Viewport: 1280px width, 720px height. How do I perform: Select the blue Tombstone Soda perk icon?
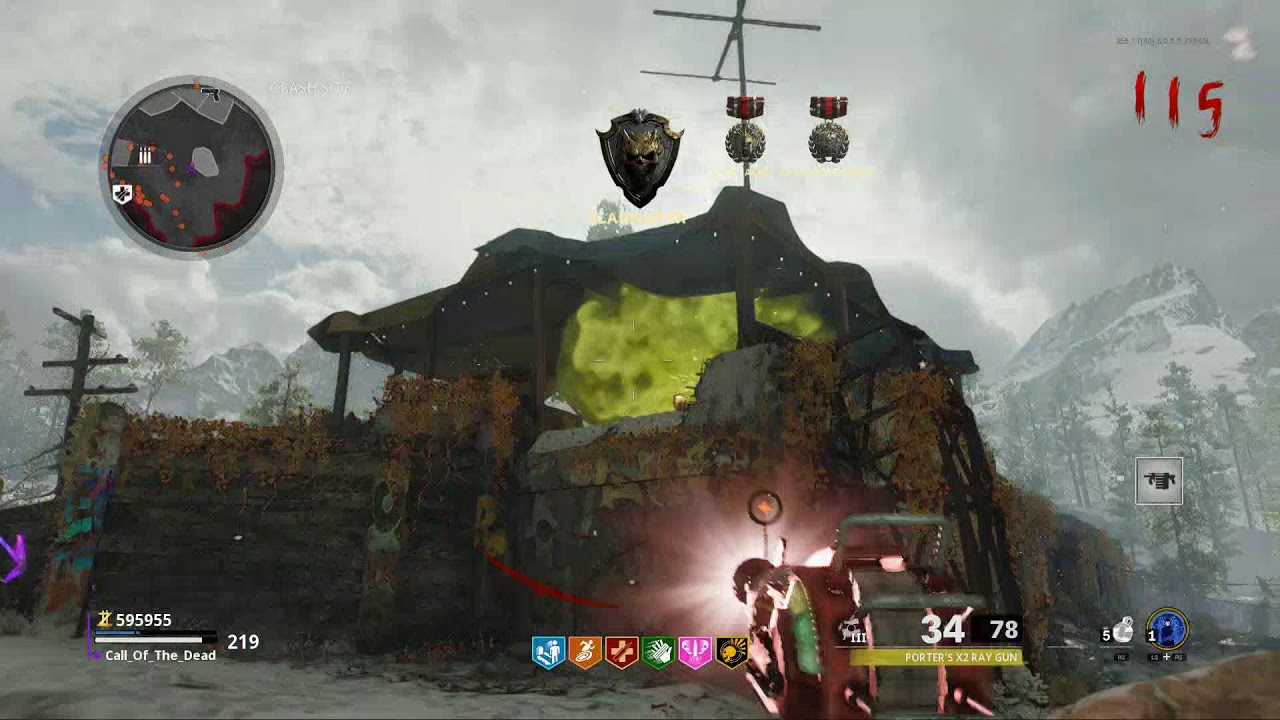[x=549, y=653]
